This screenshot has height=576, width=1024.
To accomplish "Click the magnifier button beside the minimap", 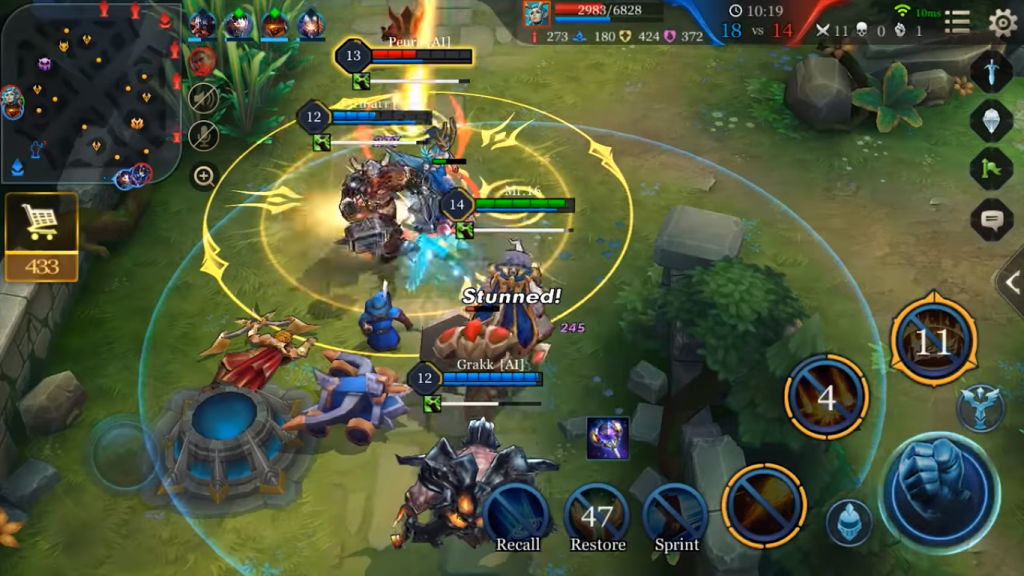I will click(x=204, y=177).
